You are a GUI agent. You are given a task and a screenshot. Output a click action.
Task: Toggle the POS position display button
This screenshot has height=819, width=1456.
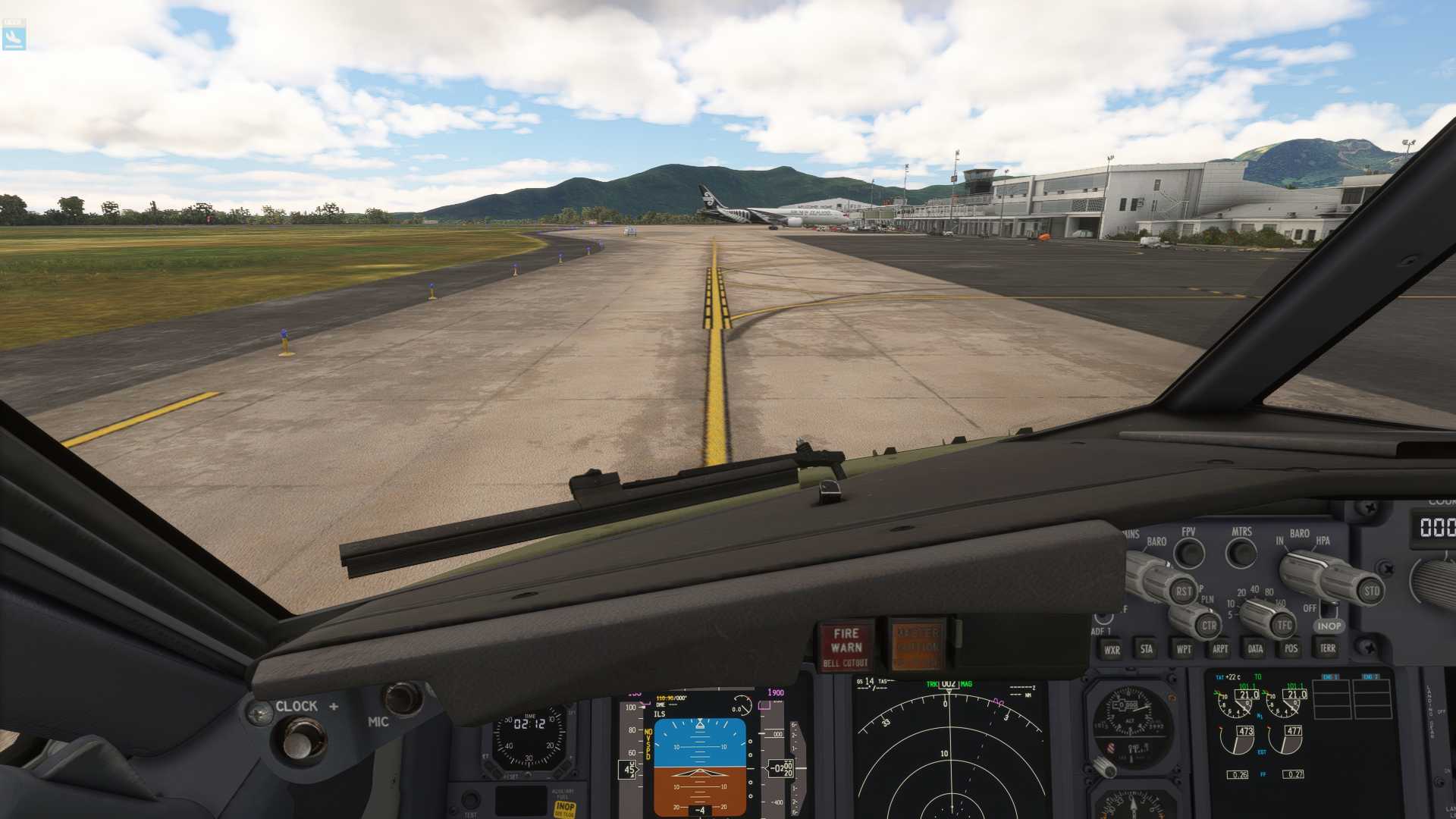click(x=1291, y=648)
